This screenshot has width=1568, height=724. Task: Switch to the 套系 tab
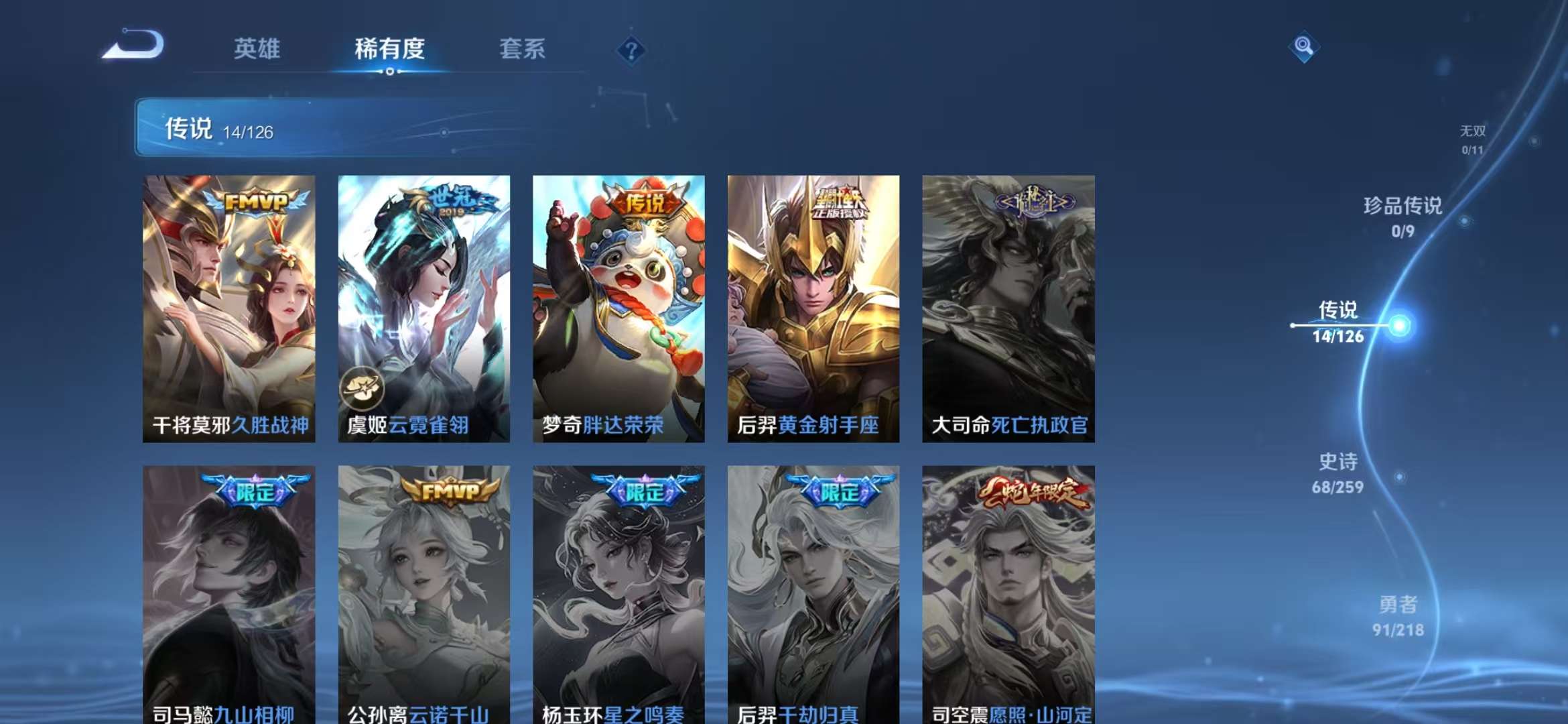pos(521,48)
